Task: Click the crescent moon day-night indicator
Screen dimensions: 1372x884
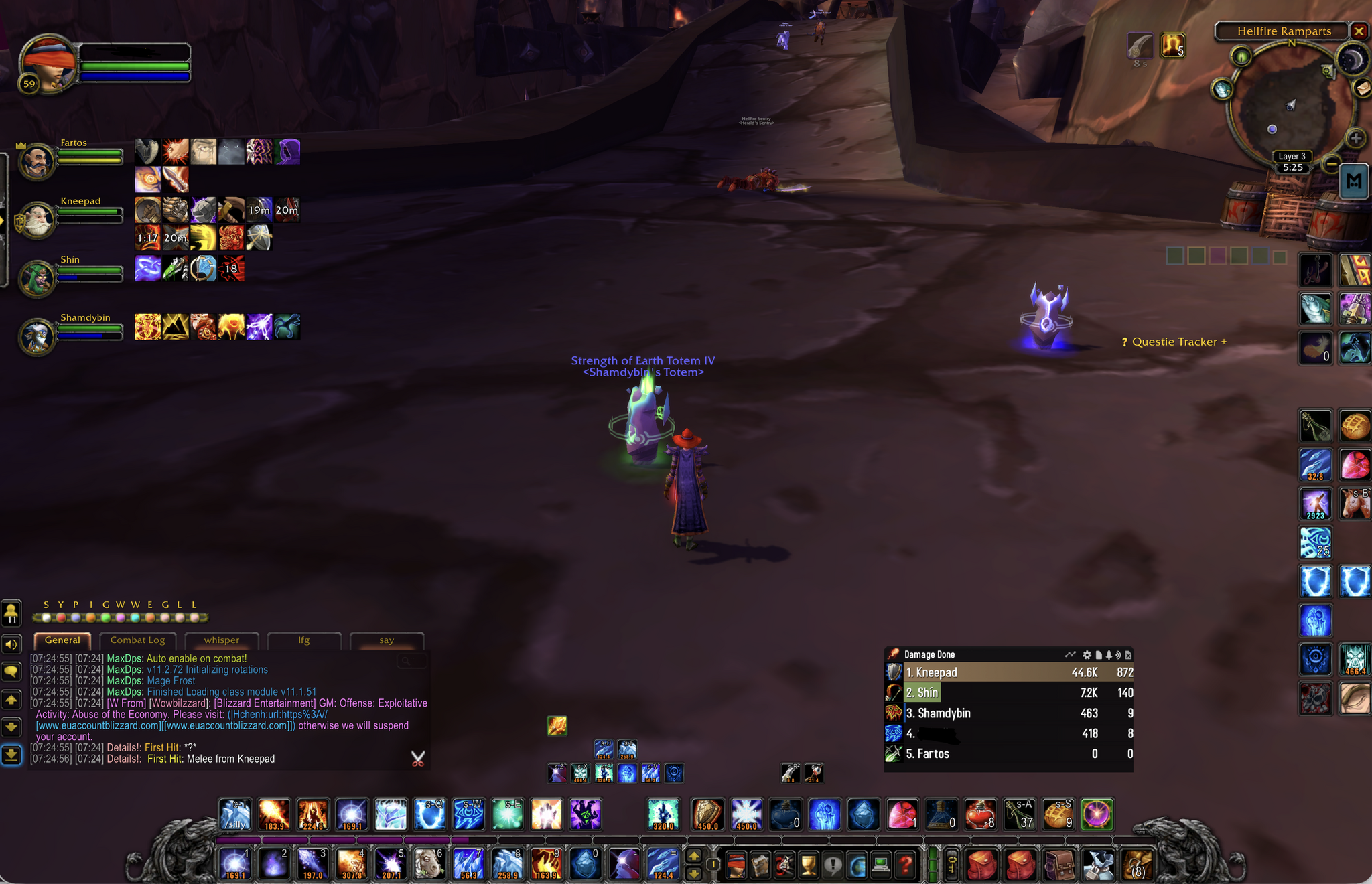Action: (1352, 61)
